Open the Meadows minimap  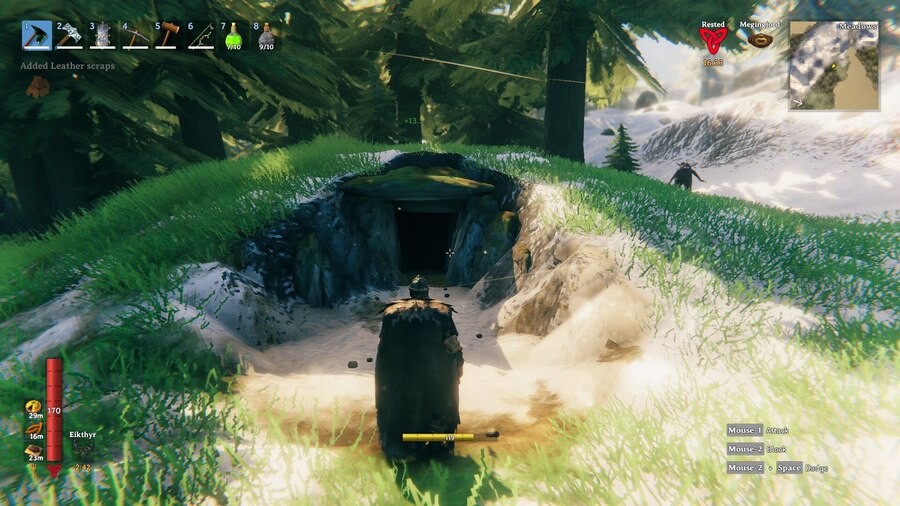tap(834, 66)
